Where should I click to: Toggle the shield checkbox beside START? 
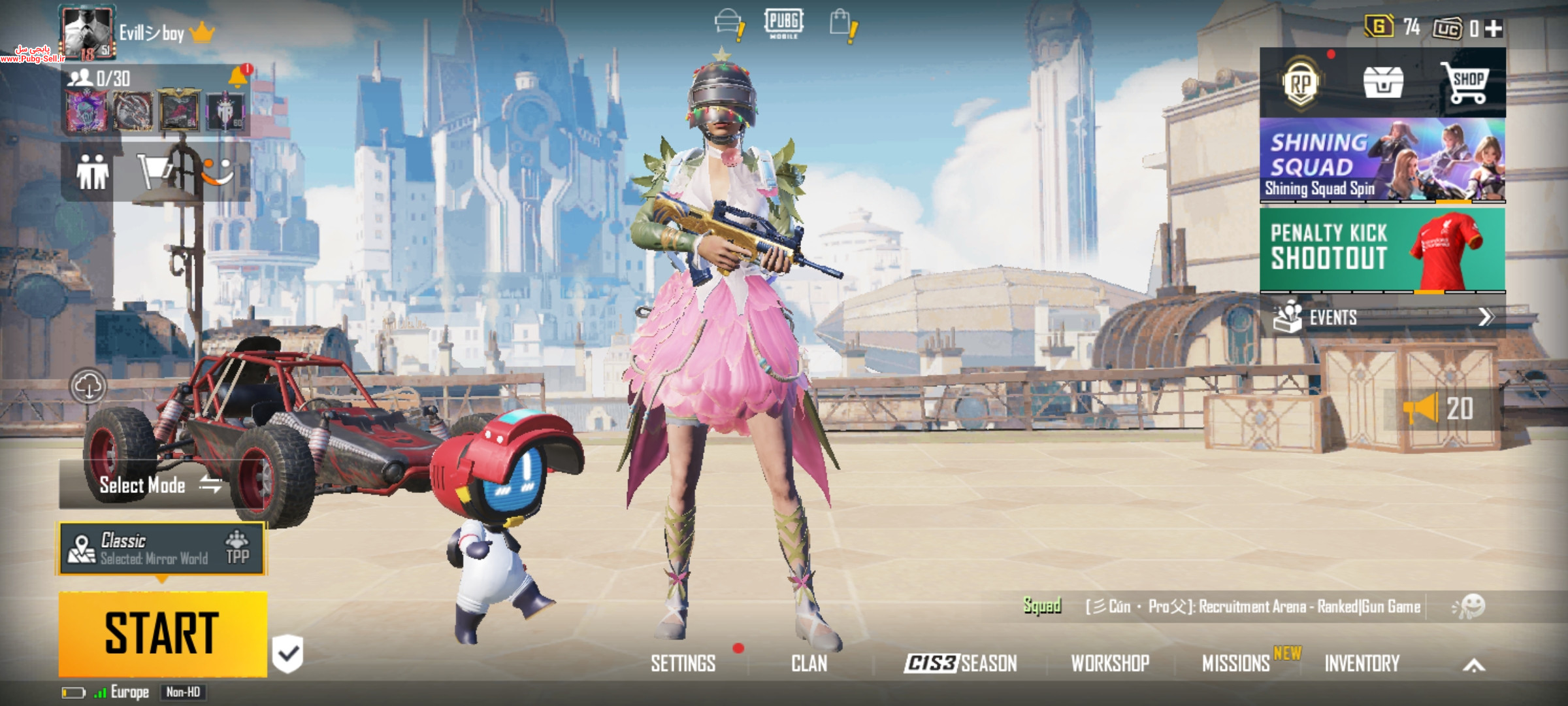[288, 653]
